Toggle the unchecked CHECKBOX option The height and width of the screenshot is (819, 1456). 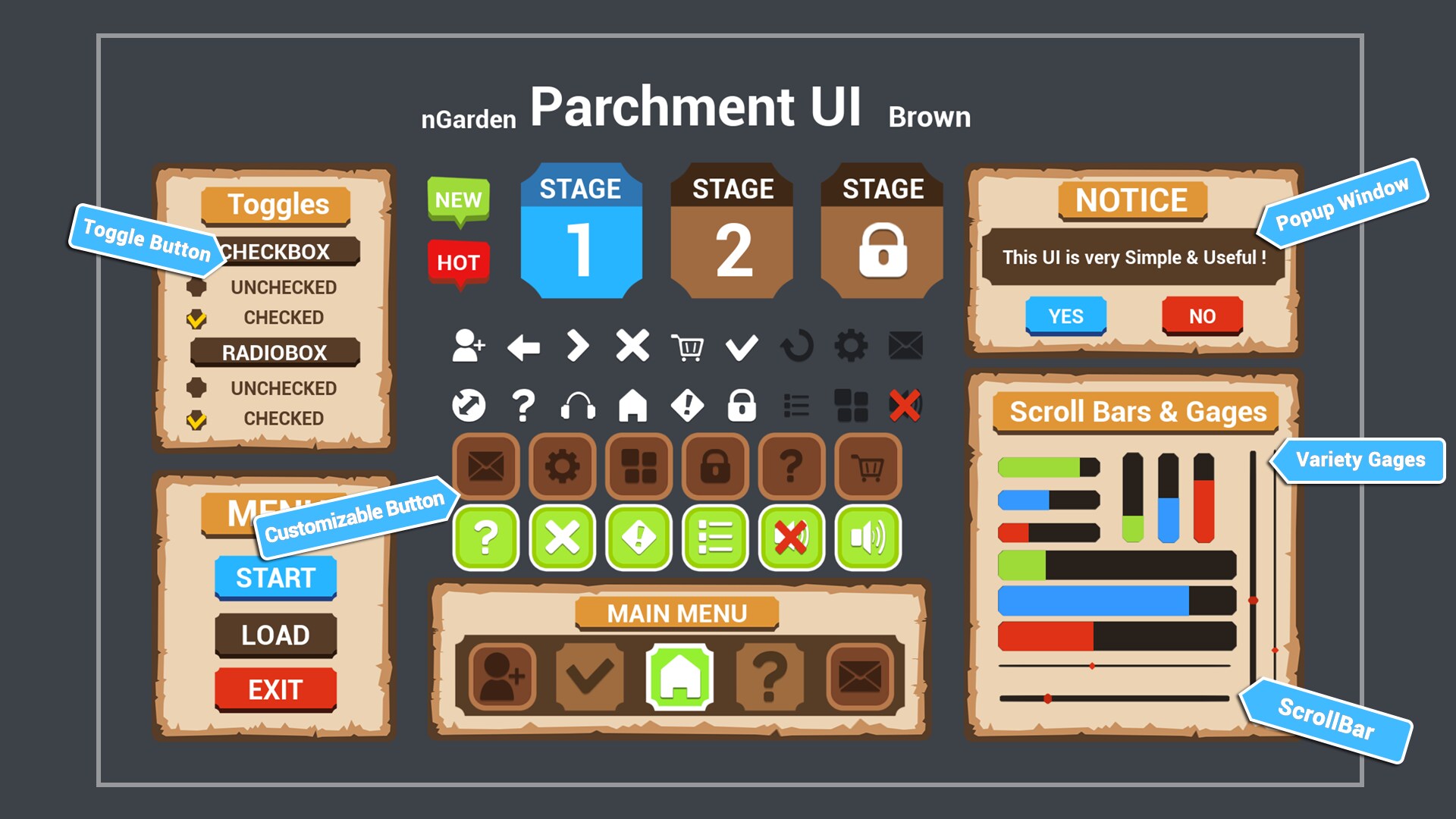pos(197,287)
